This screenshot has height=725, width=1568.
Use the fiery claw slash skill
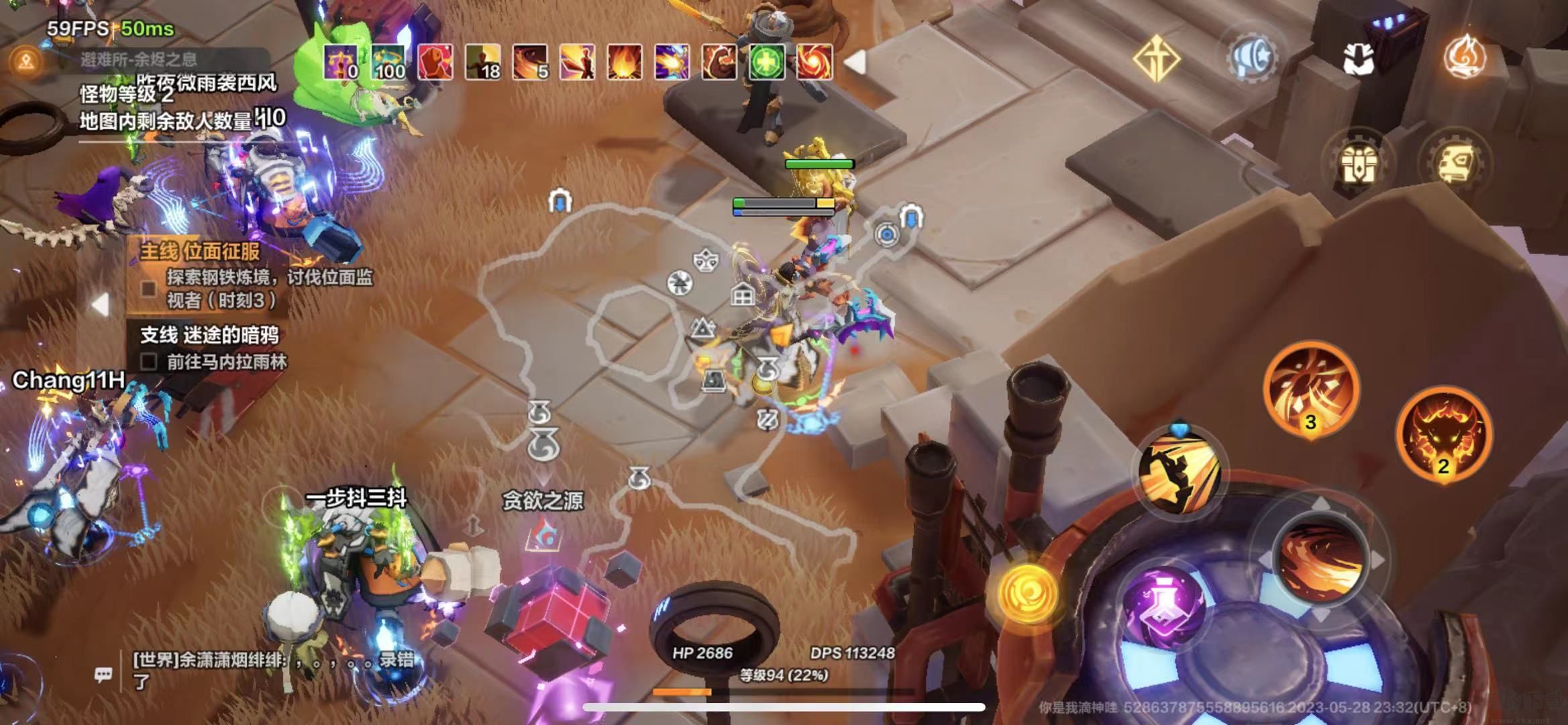pyautogui.click(x=1310, y=389)
